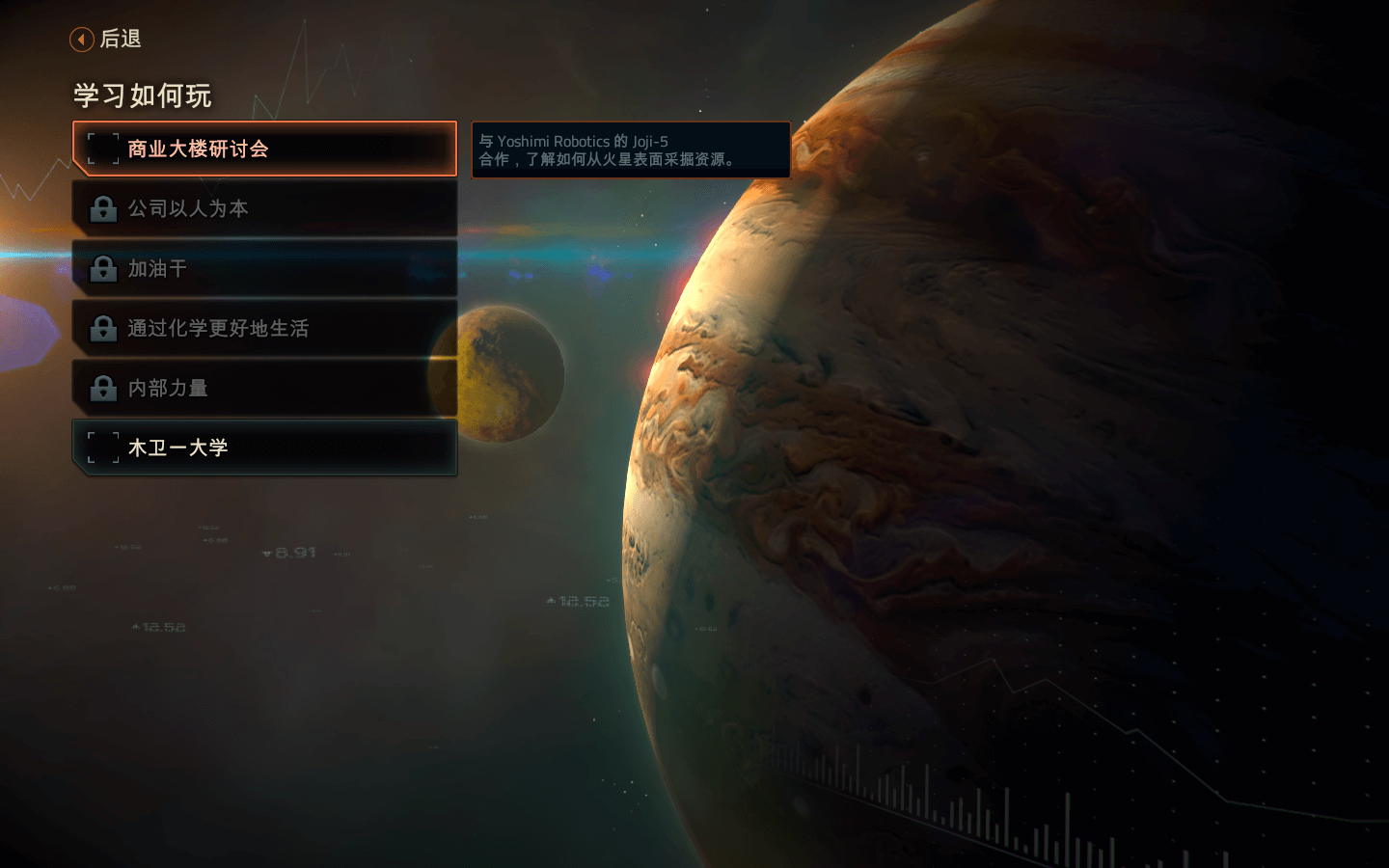The width and height of the screenshot is (1389, 868).
Task: Open the 木卫一大学 tutorial
Action: click(x=264, y=448)
